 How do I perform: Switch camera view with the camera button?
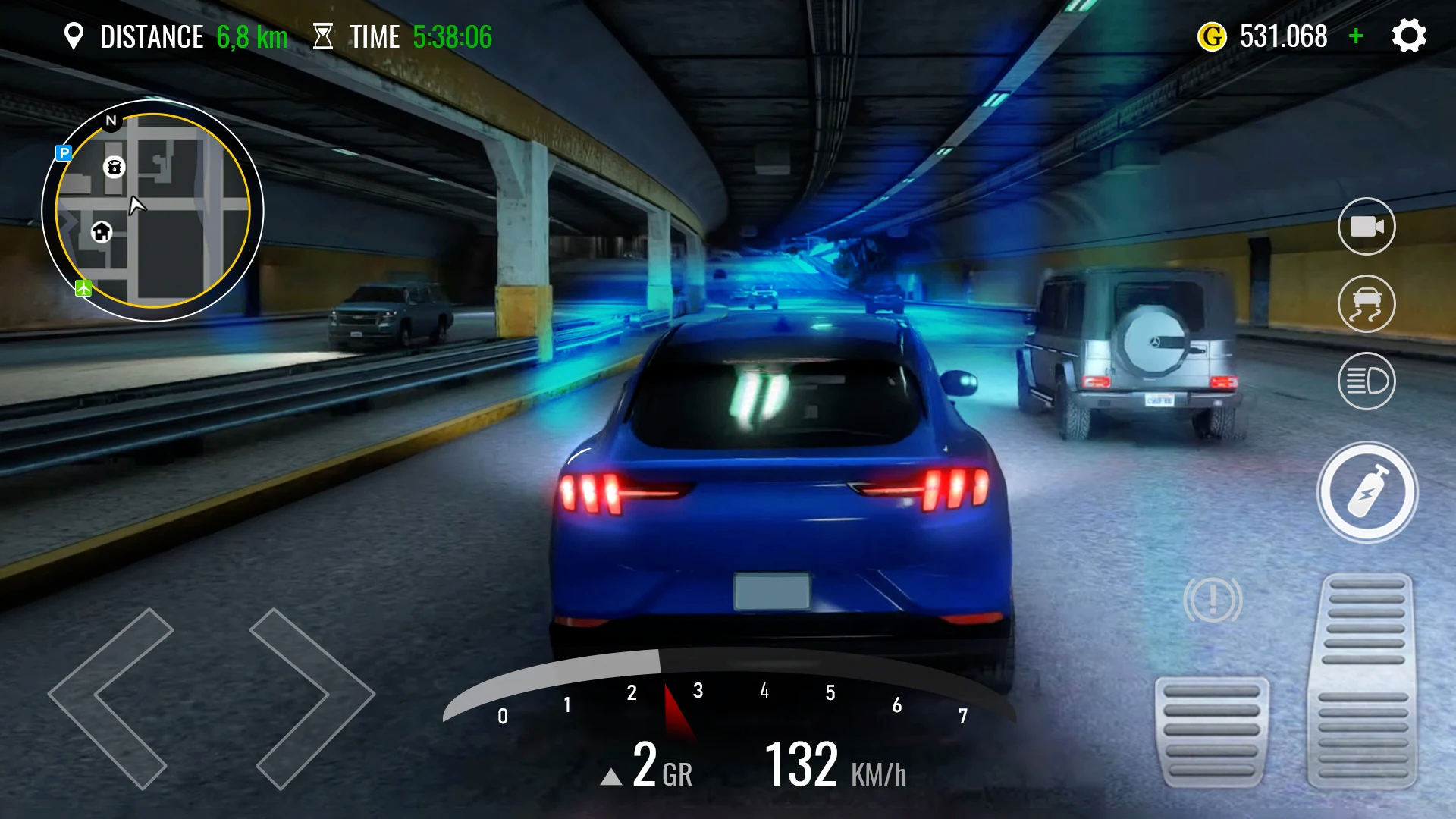[1367, 227]
